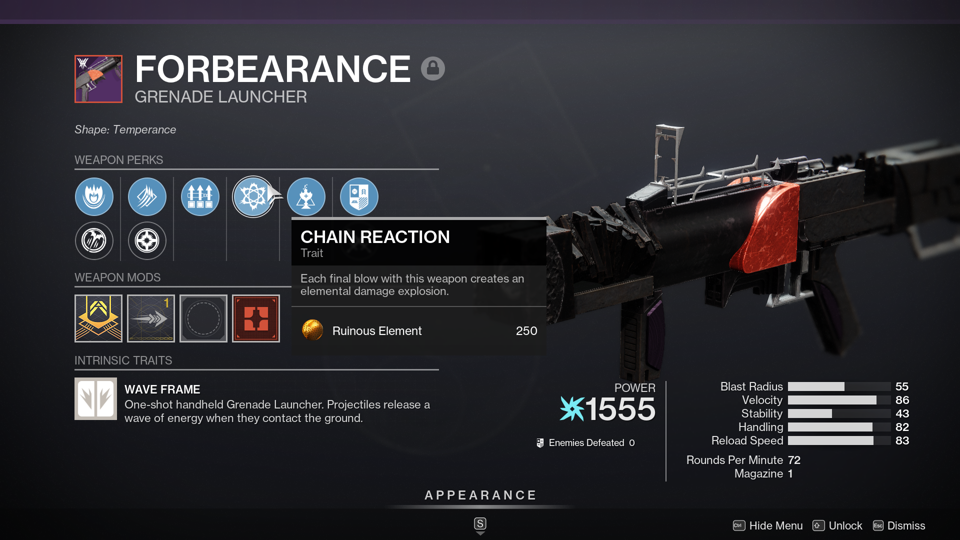Viewport: 960px width, 540px height.
Task: Select the three-arrows perk icon
Action: click(200, 196)
